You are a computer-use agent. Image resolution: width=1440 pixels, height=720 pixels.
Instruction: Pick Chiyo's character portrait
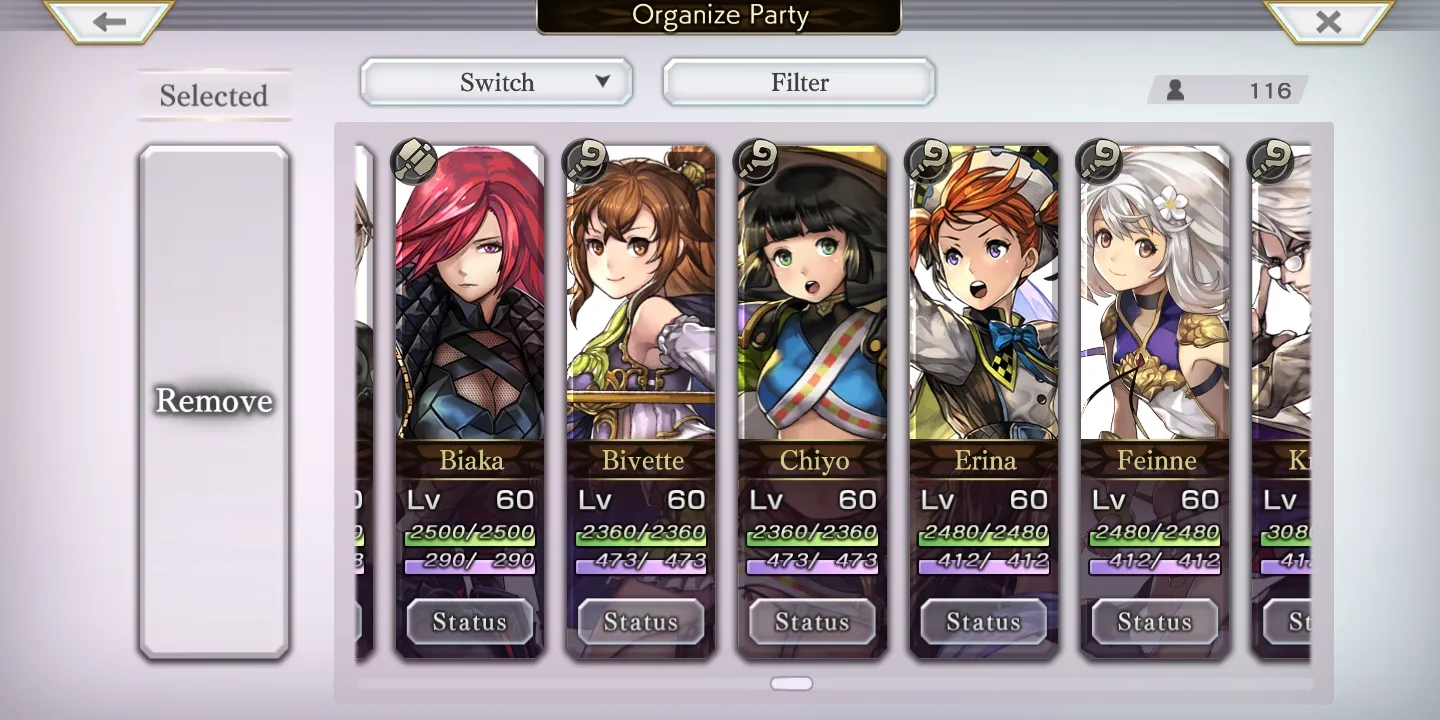pos(812,300)
